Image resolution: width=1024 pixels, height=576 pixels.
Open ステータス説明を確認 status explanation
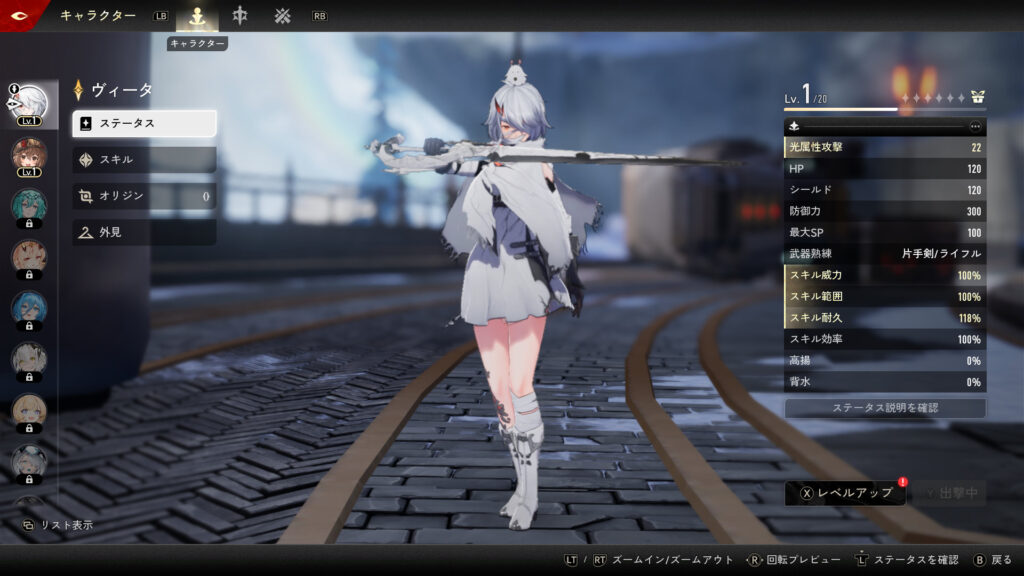[885, 408]
